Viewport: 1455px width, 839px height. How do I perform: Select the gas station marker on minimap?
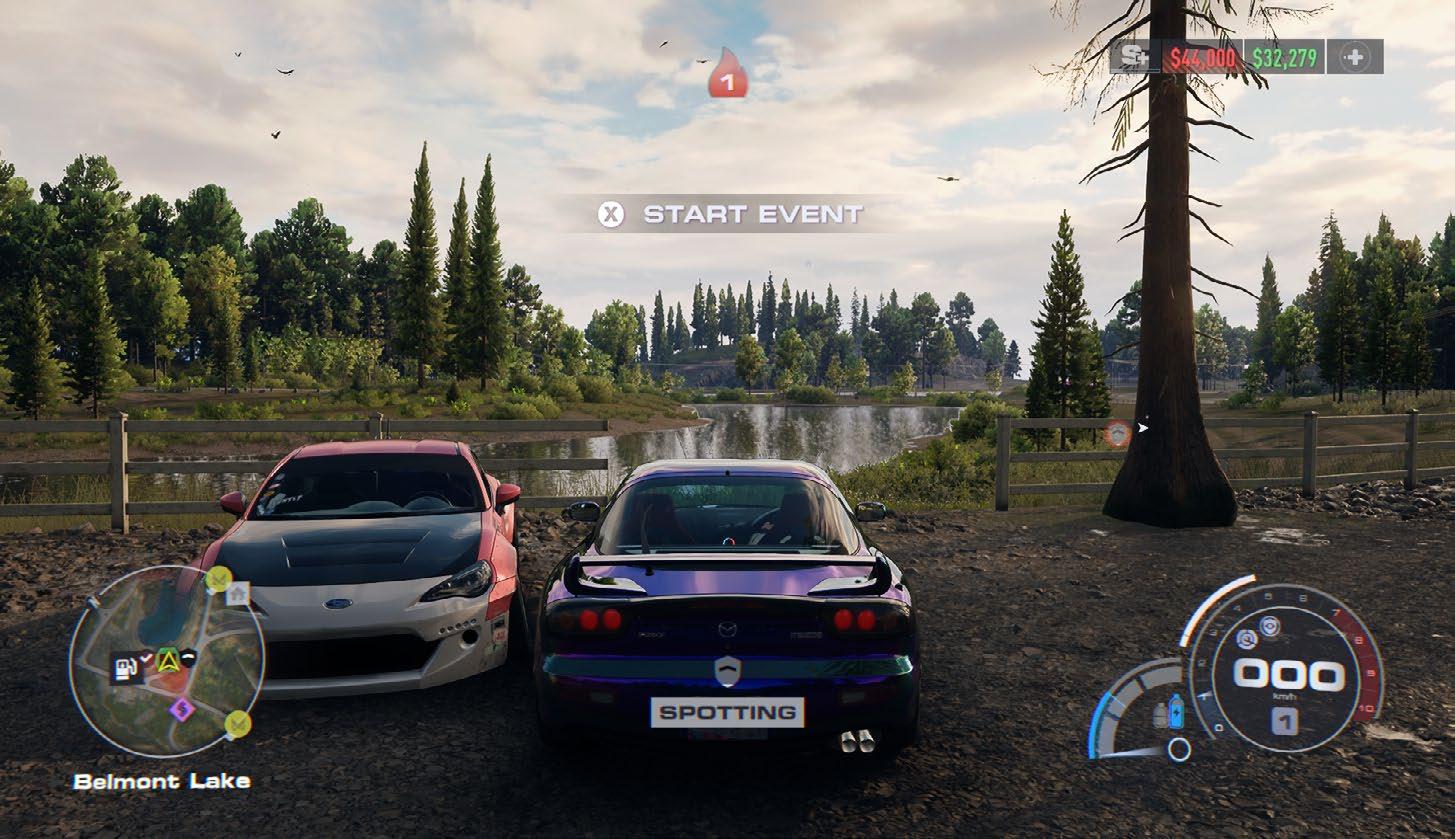click(x=125, y=668)
